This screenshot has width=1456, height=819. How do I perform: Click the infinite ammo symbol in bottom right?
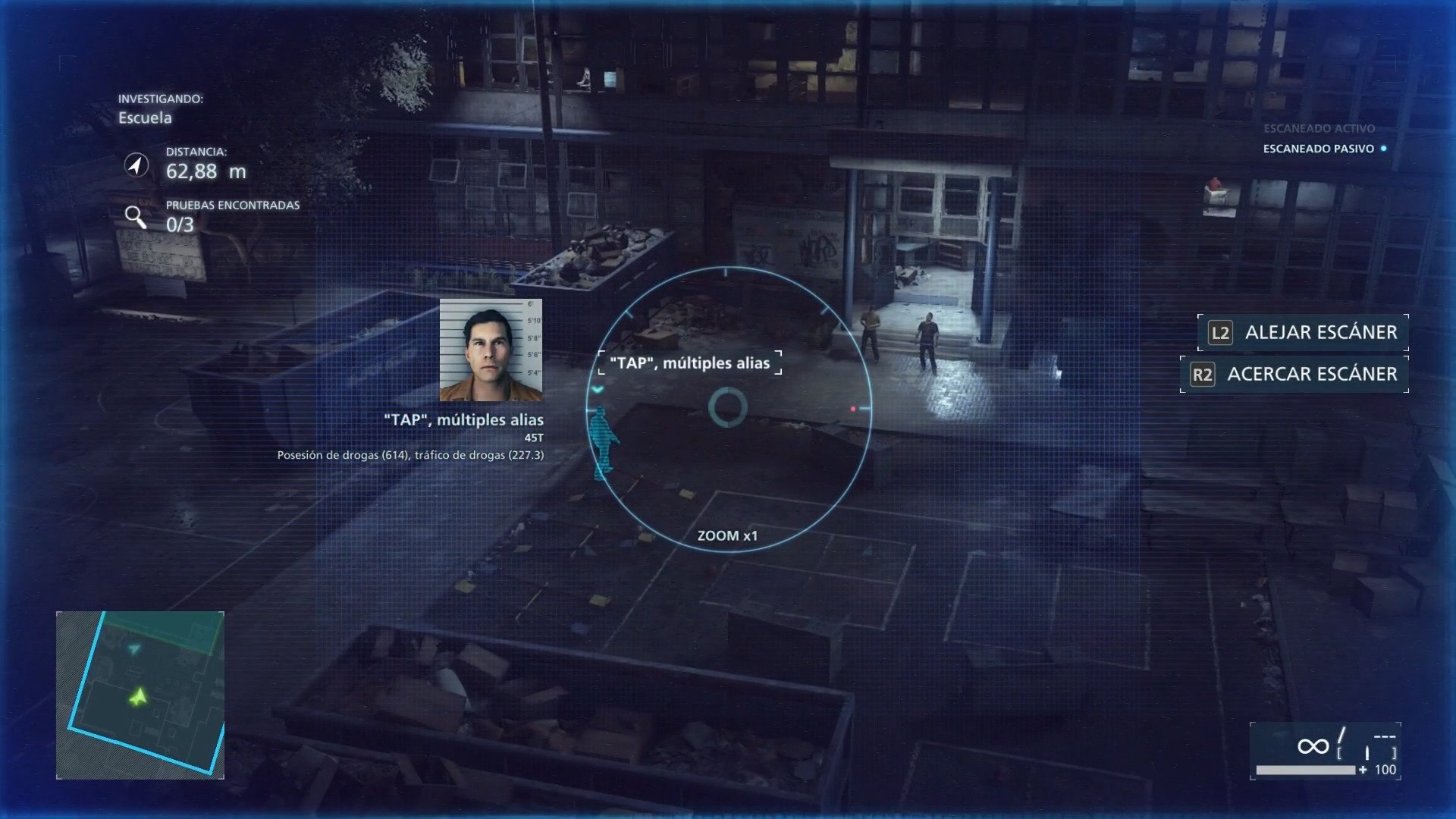[1314, 747]
